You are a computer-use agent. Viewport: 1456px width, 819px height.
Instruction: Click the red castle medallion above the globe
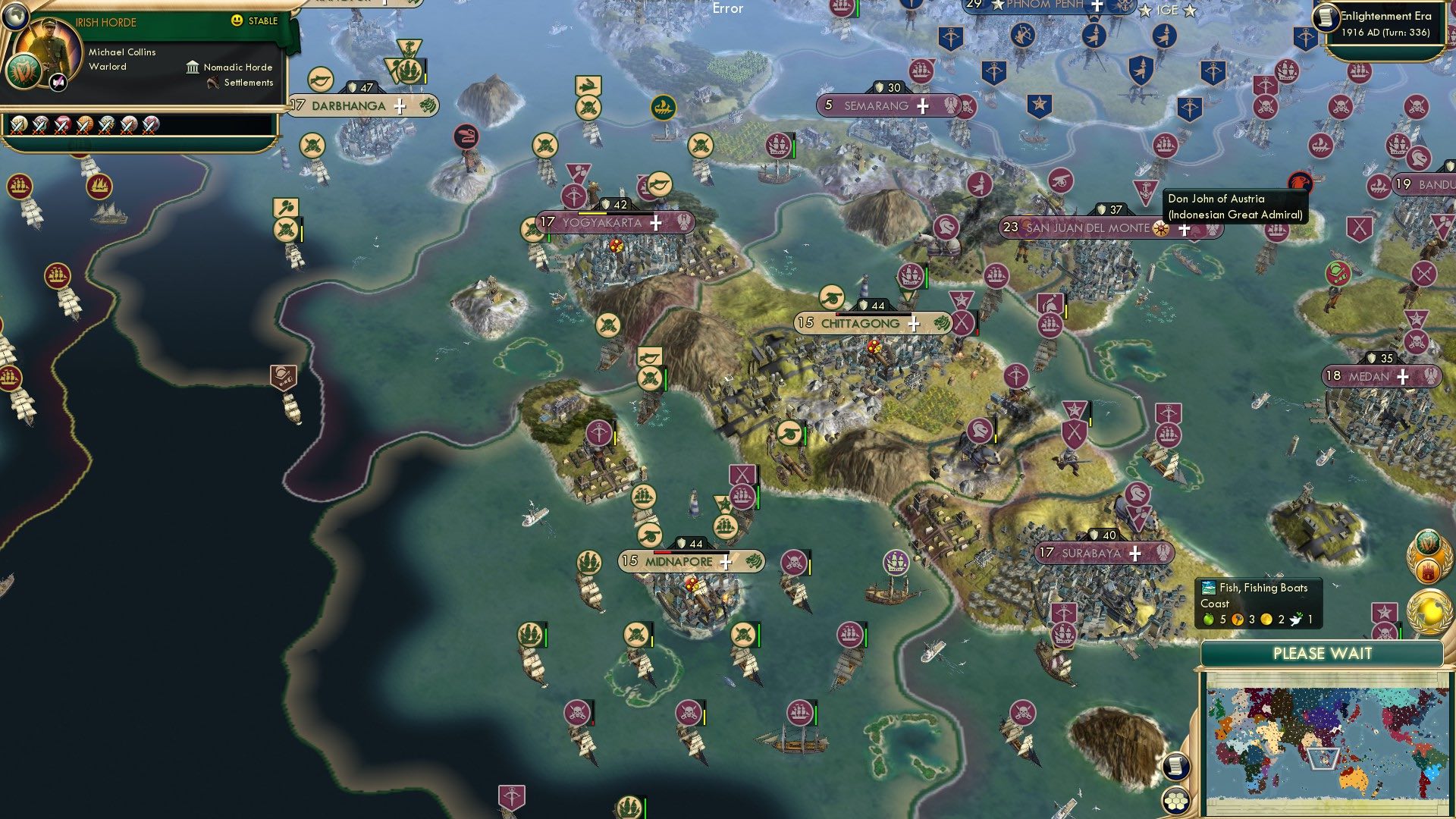pos(1428,570)
